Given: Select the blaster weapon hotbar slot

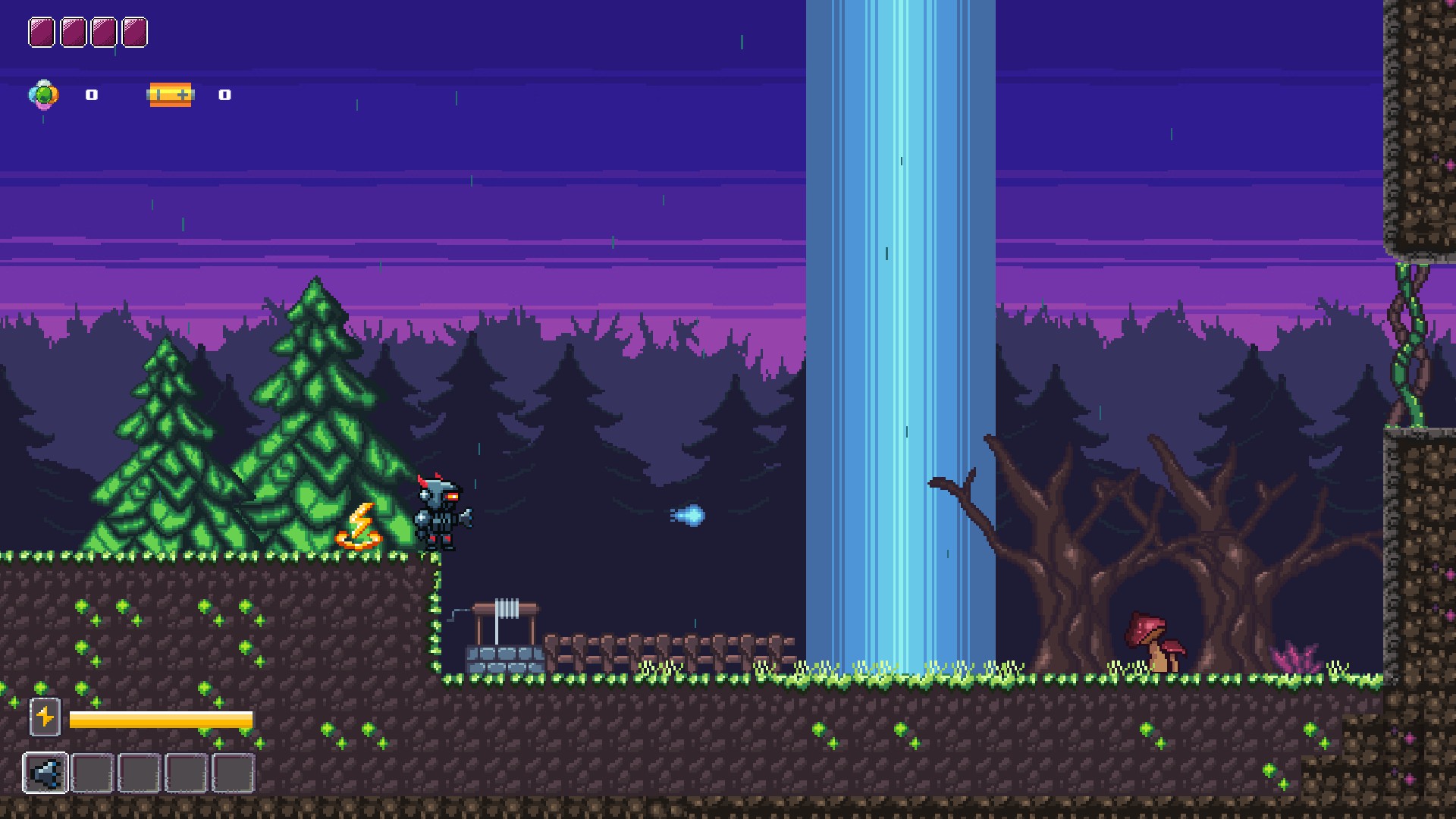Looking at the screenshot, I should (45, 773).
